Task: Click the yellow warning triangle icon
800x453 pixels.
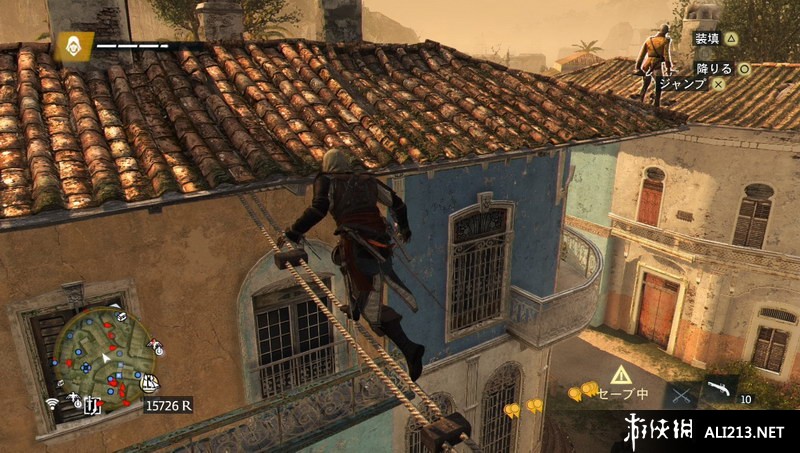Action: pos(621,376)
